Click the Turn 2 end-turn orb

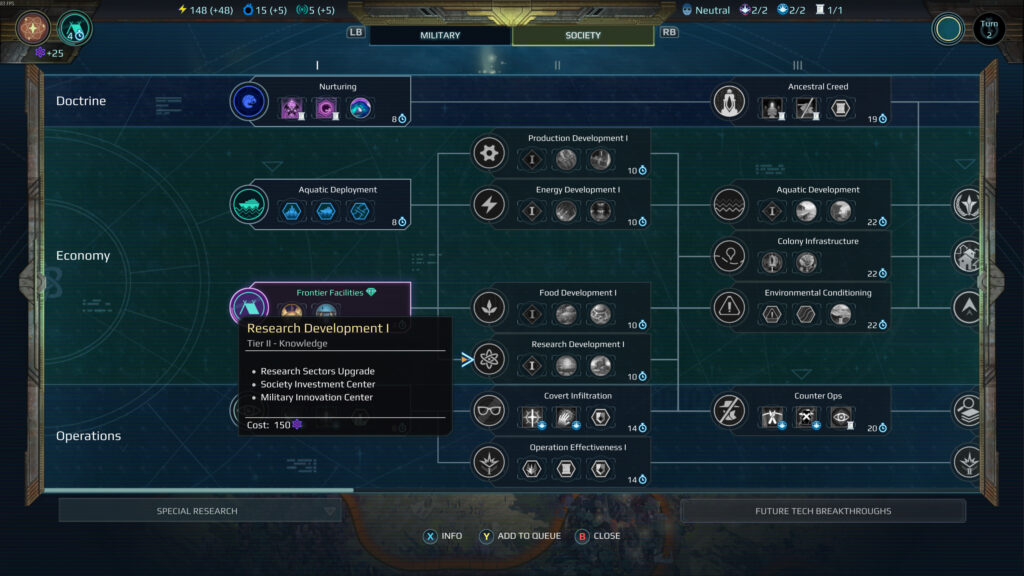988,28
